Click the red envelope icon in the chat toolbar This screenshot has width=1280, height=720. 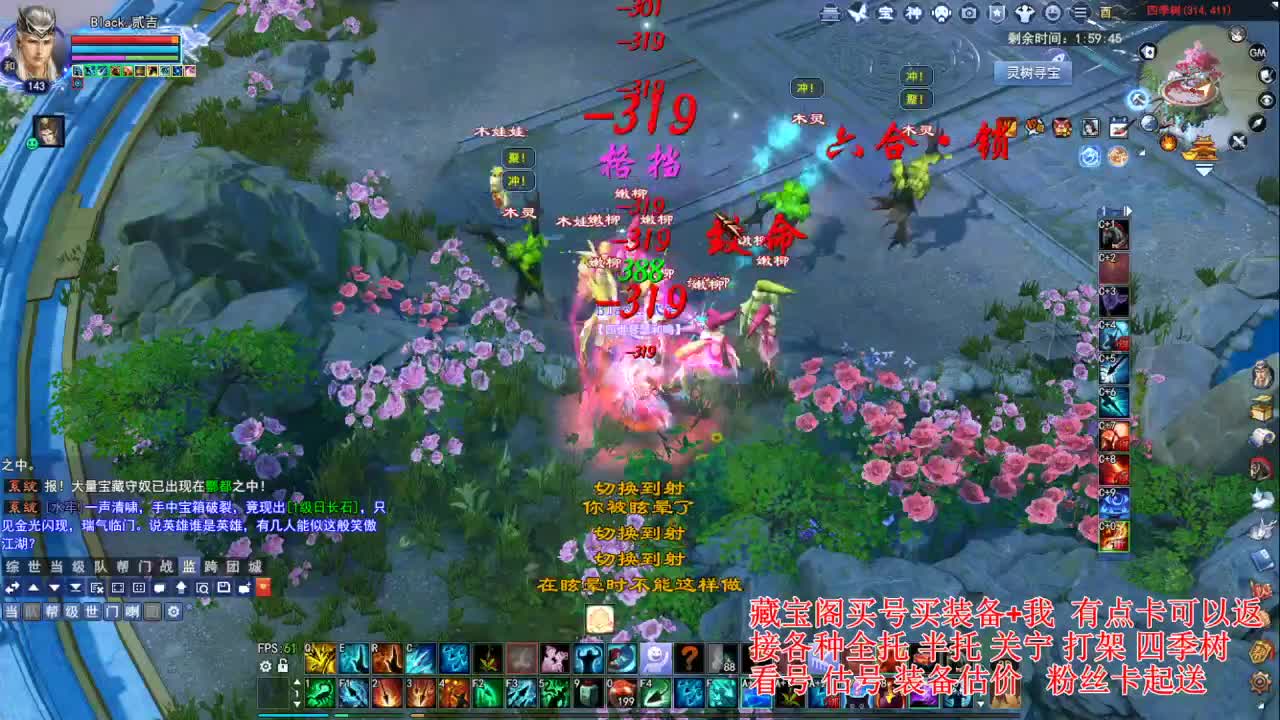(263, 588)
